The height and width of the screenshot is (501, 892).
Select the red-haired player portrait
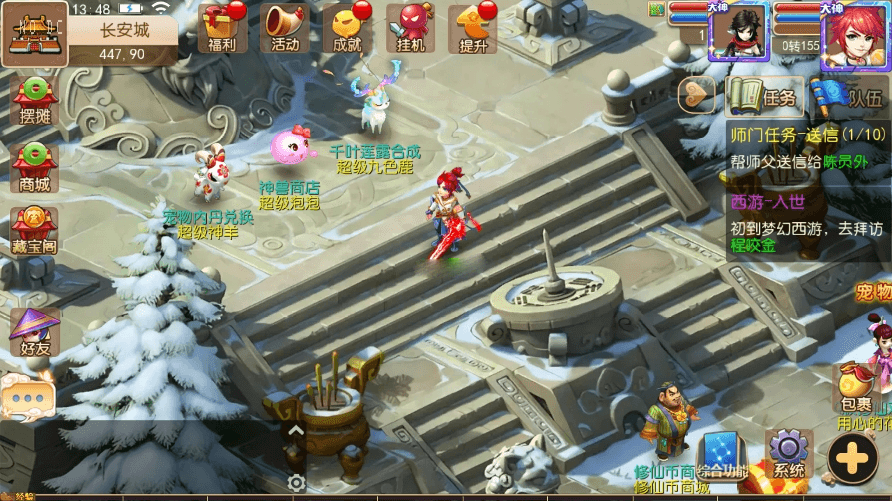(853, 40)
